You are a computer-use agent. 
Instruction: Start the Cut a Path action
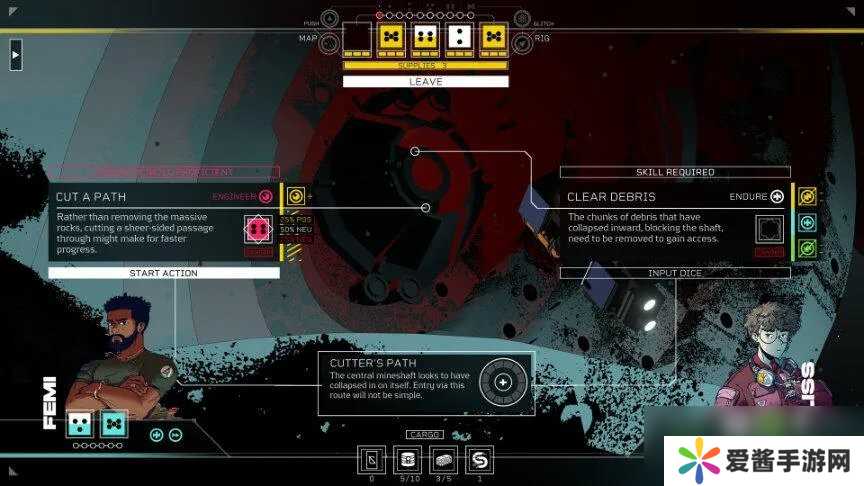coord(164,273)
